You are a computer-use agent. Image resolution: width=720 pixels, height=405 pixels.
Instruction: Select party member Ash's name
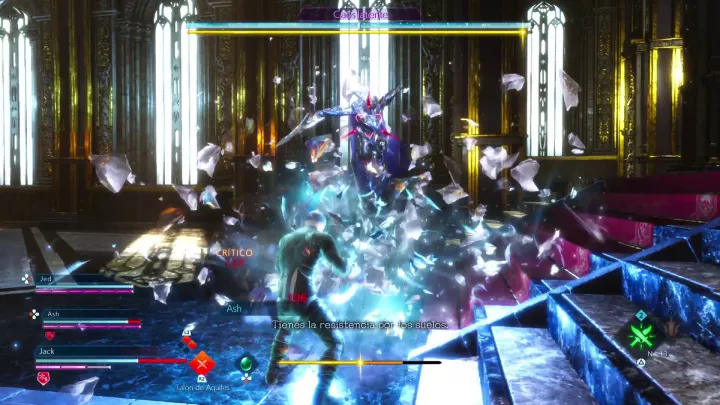pyautogui.click(x=52, y=314)
